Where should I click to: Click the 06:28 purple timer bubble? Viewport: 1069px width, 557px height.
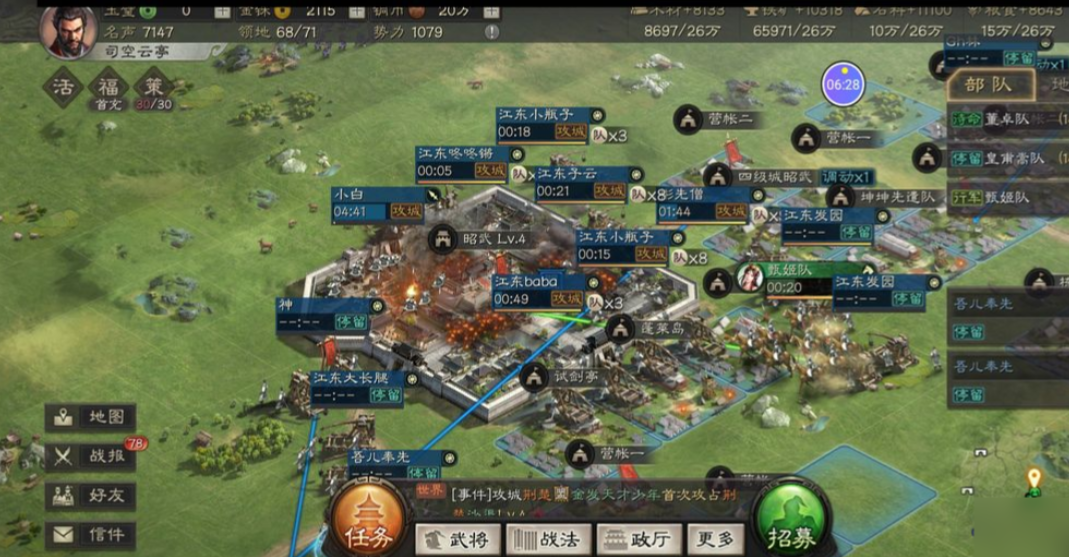click(843, 84)
